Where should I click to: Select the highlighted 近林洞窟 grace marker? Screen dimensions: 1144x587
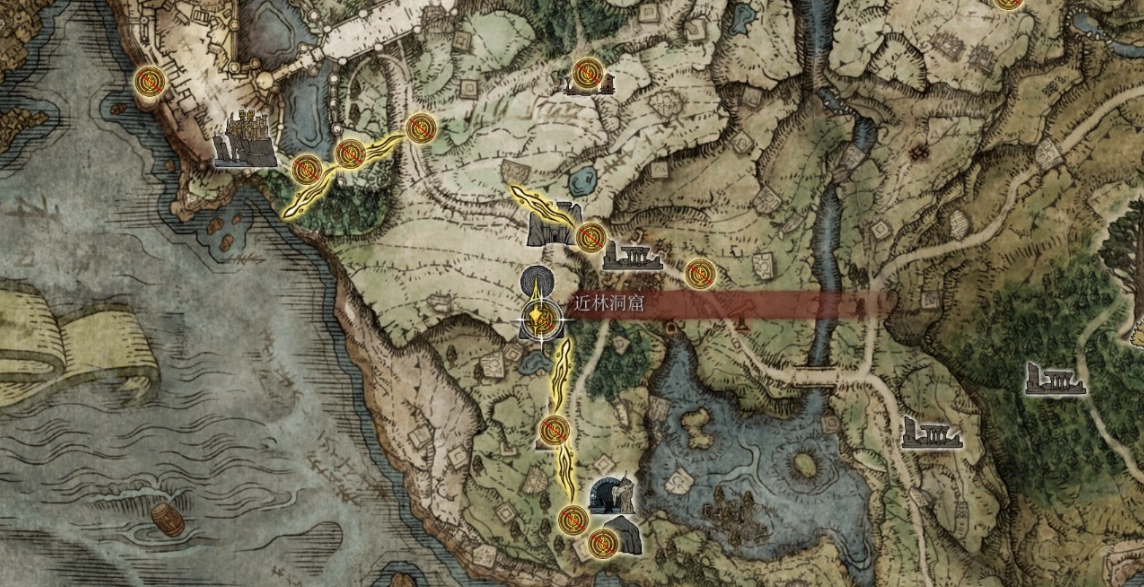(540, 320)
